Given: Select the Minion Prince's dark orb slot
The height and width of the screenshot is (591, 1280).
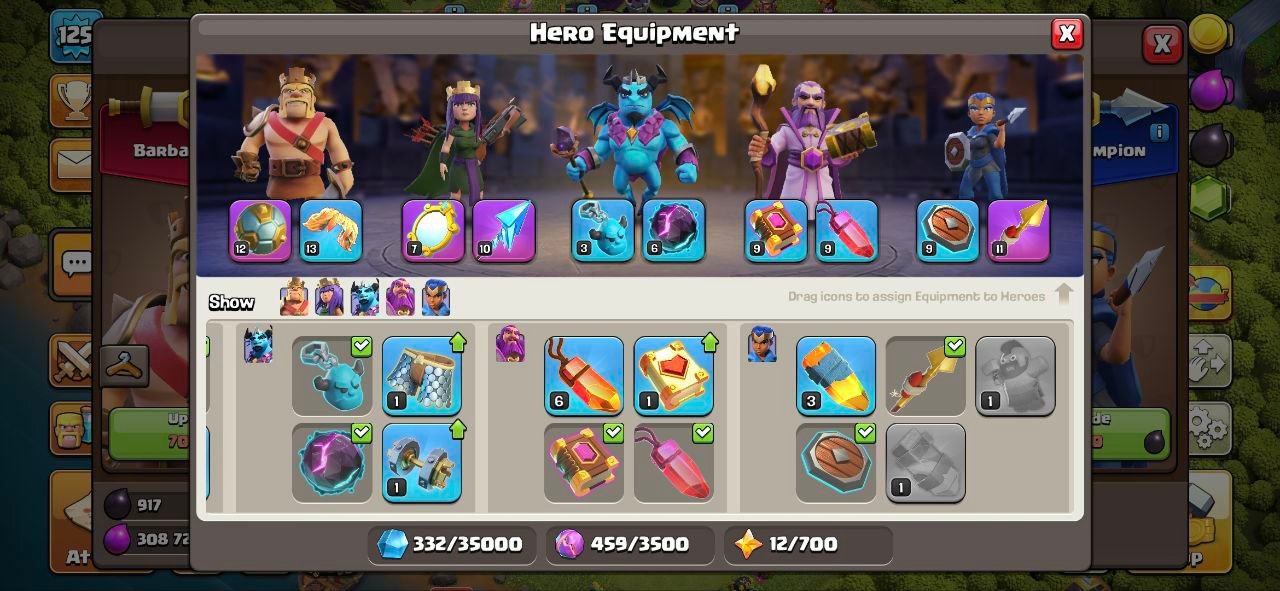Looking at the screenshot, I should click(x=674, y=231).
